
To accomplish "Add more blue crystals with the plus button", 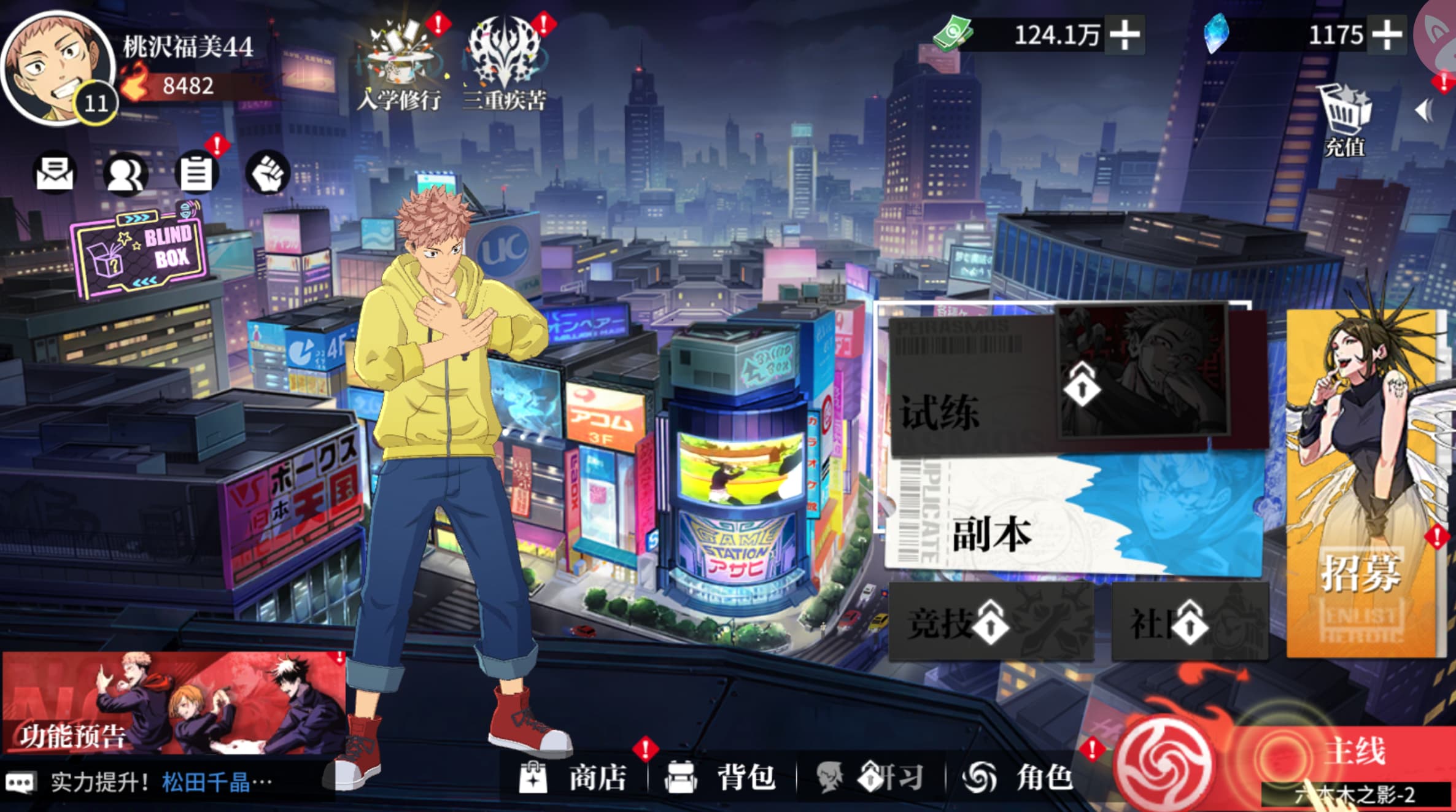I will (1387, 35).
